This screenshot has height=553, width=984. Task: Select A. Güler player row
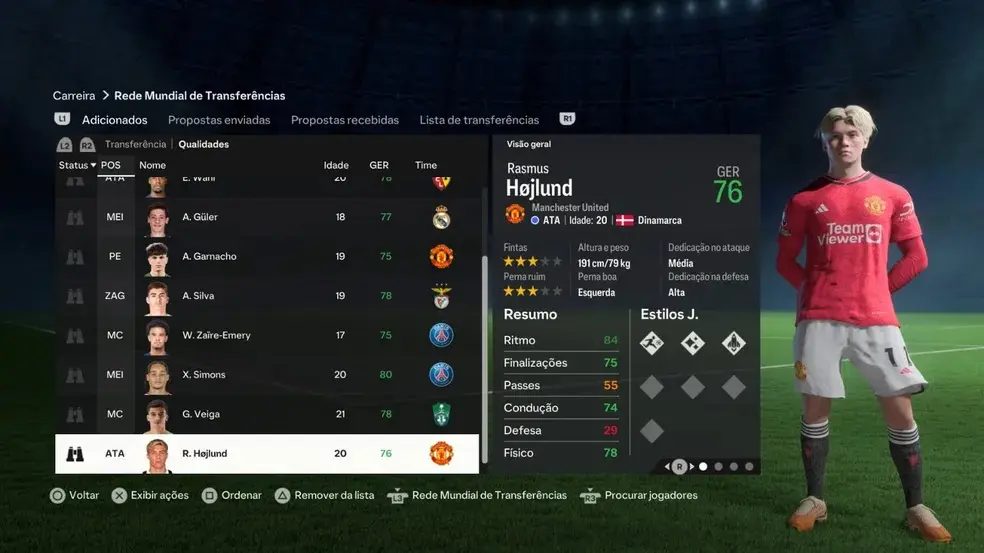click(x=266, y=217)
